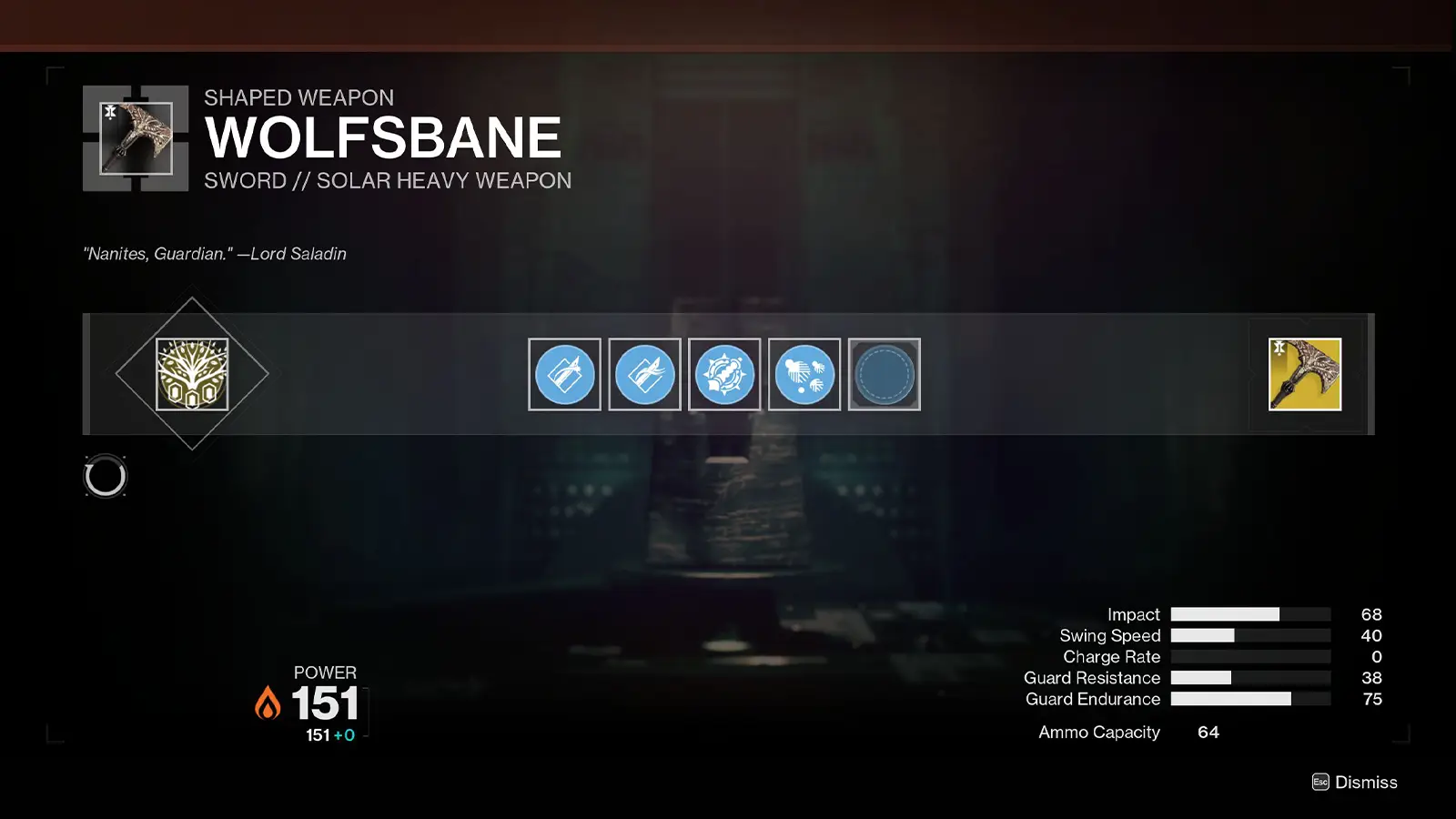
Task: Click the Power value 151
Action: tap(323, 703)
